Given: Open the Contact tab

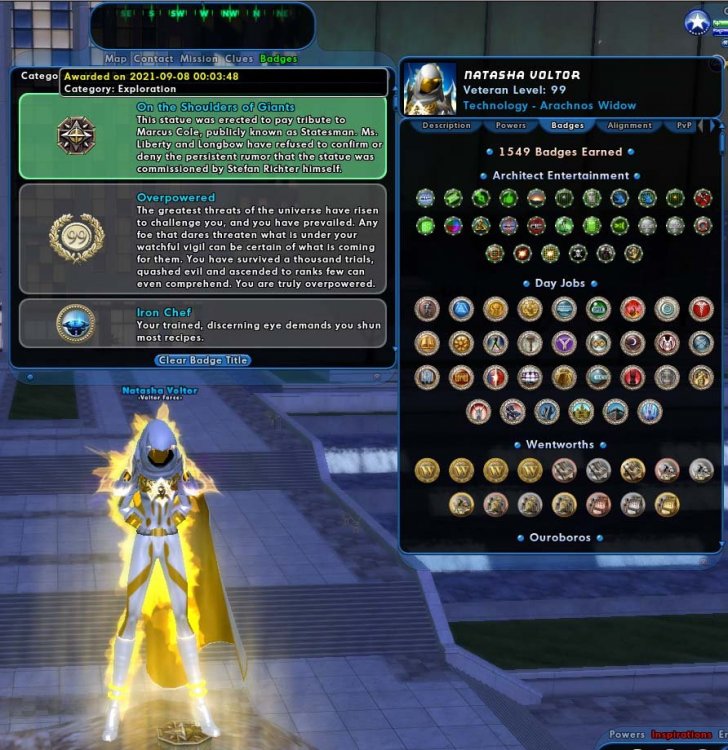Looking at the screenshot, I should tap(153, 59).
